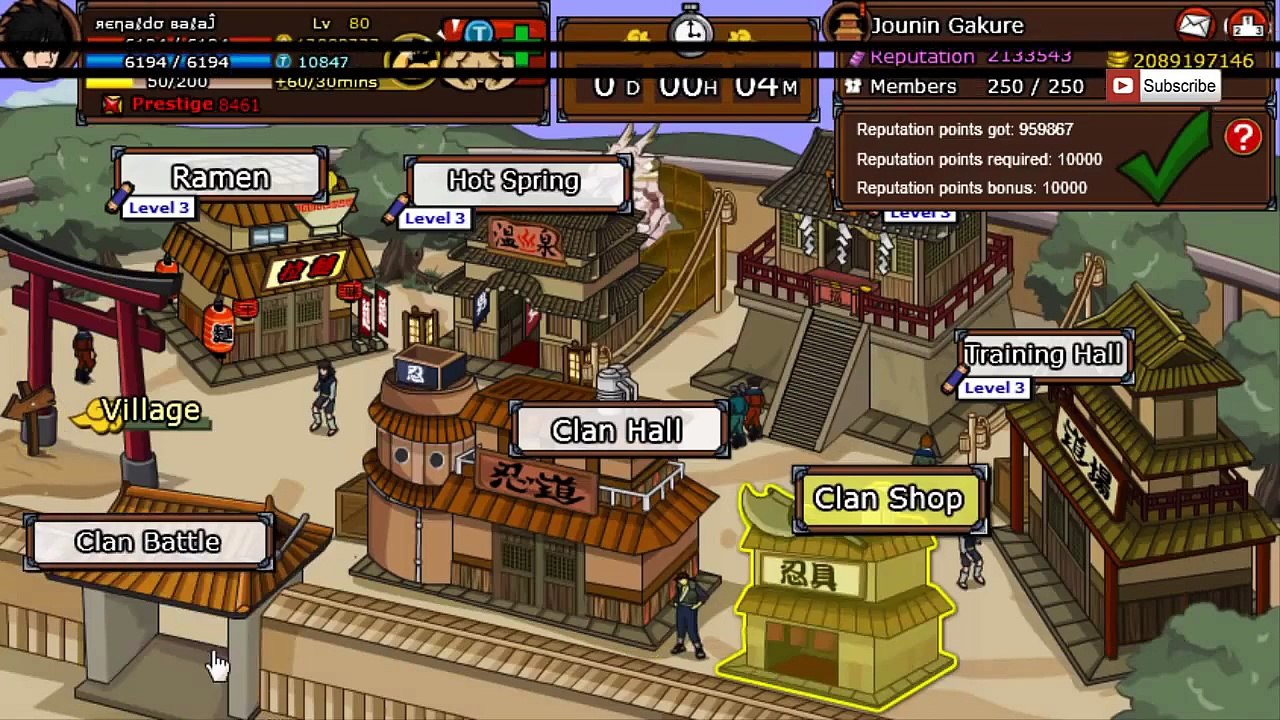Visit the Clan Shop
This screenshot has height=720, width=1280.
pyautogui.click(x=888, y=499)
